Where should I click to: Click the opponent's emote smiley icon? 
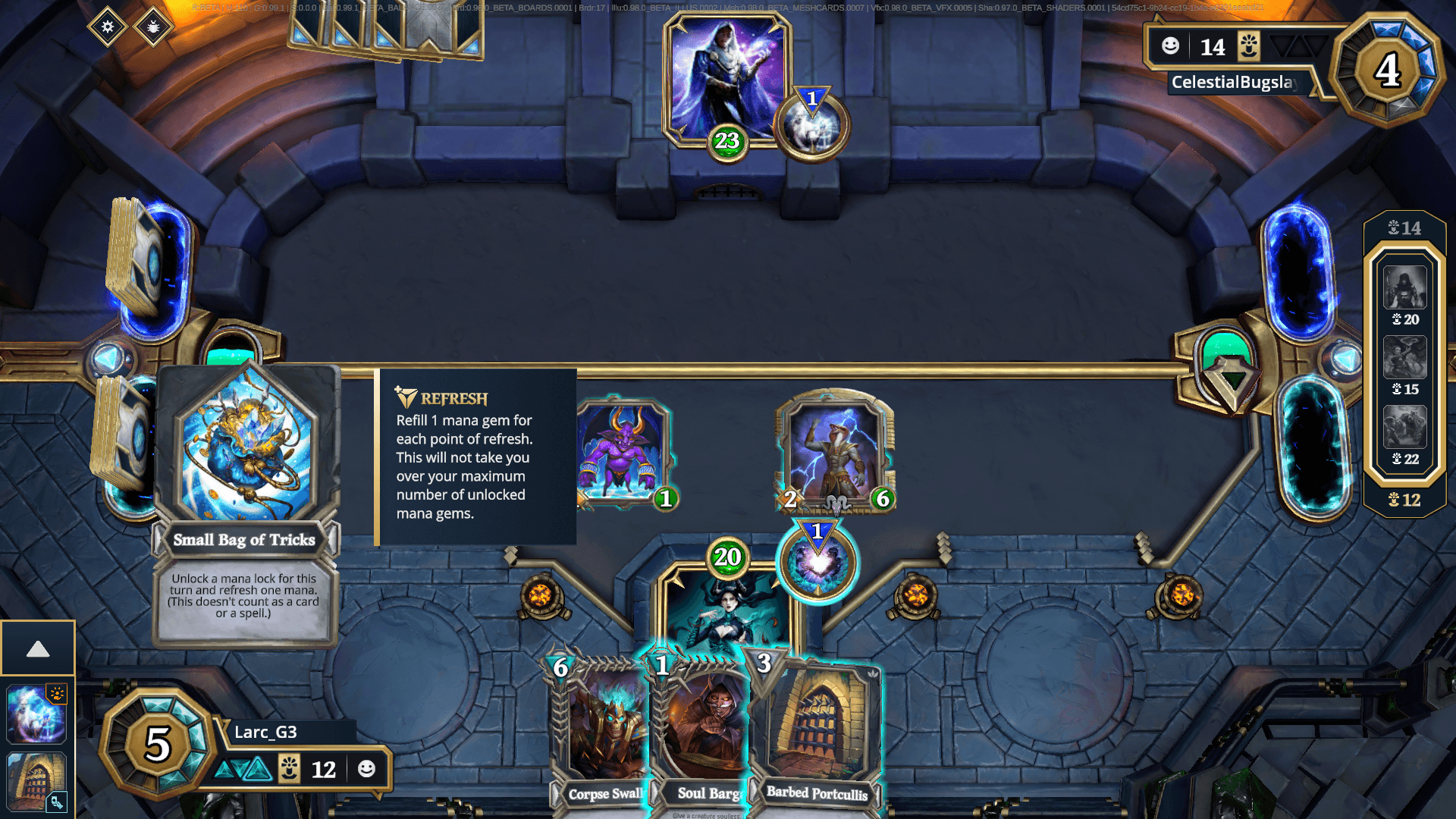[1170, 46]
